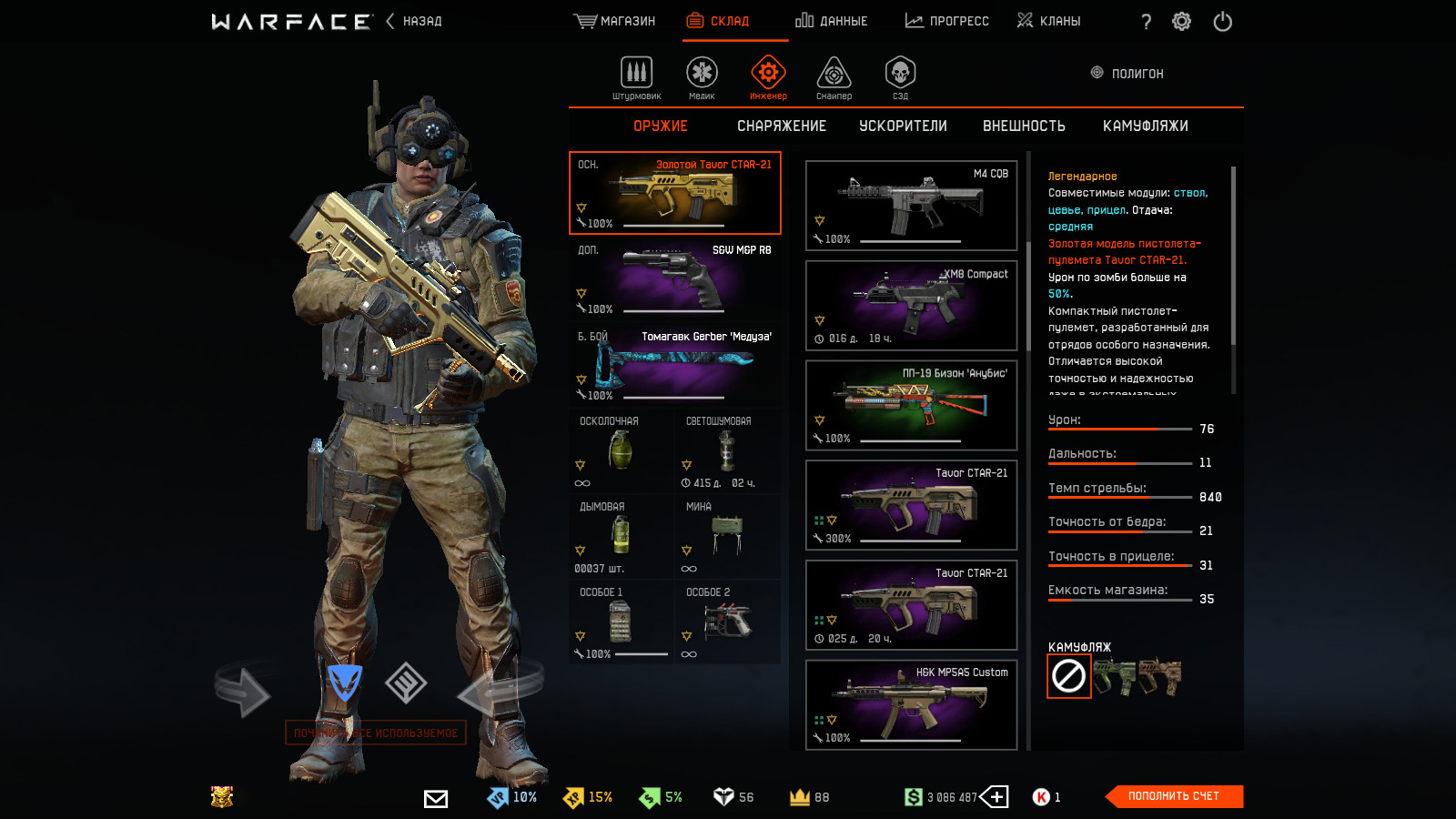Open the settings gear icon

tap(1181, 21)
